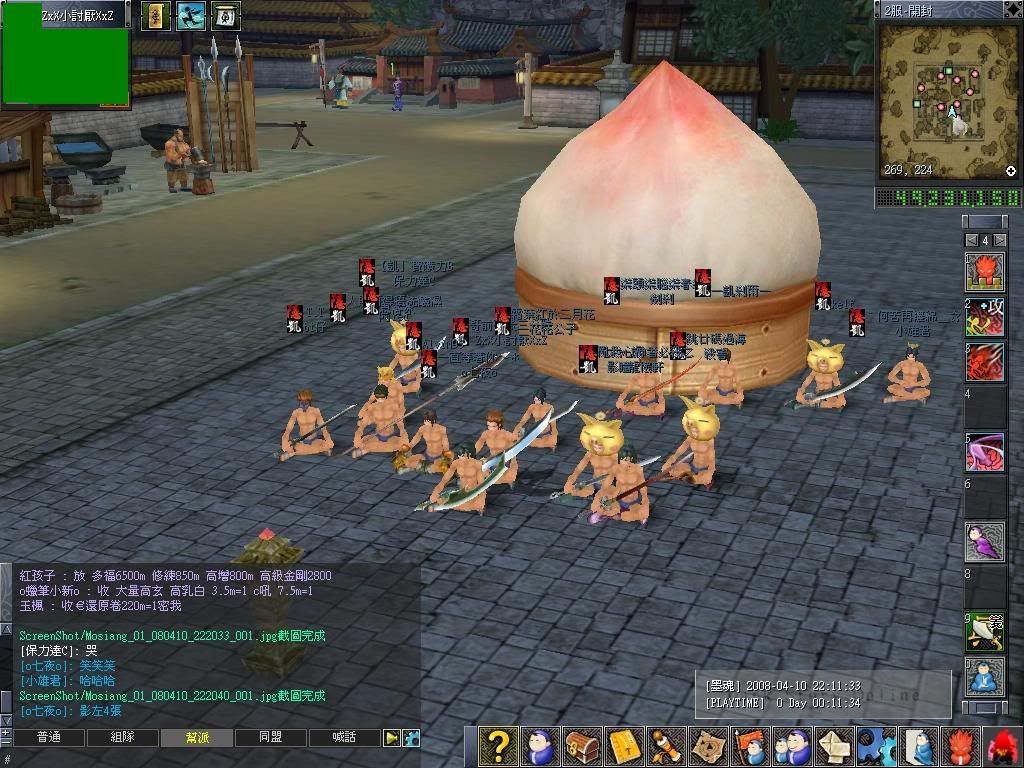Switch to the 普通 chat tab

(48, 738)
